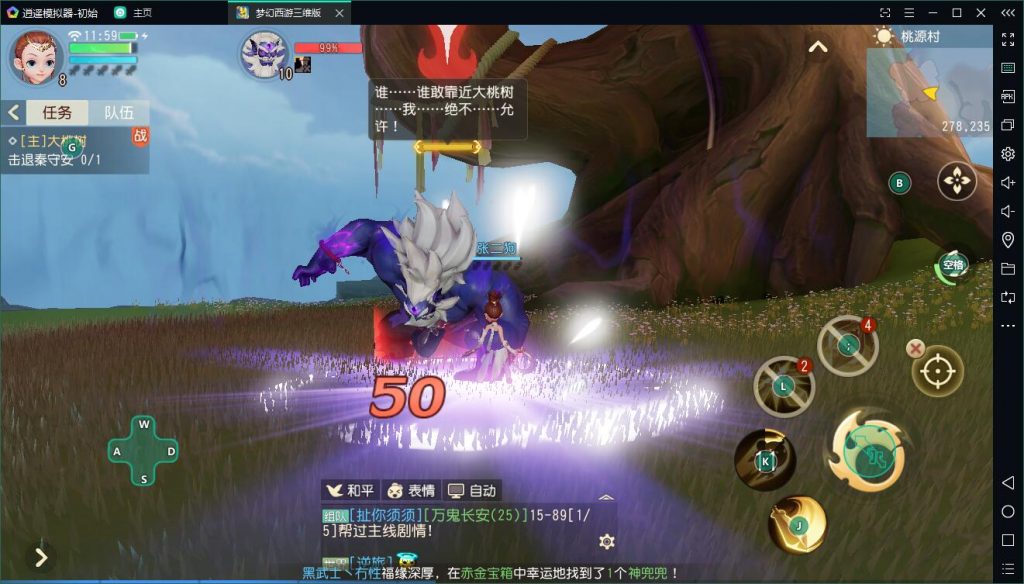
Task: Select the boss target portrait
Action: click(263, 53)
